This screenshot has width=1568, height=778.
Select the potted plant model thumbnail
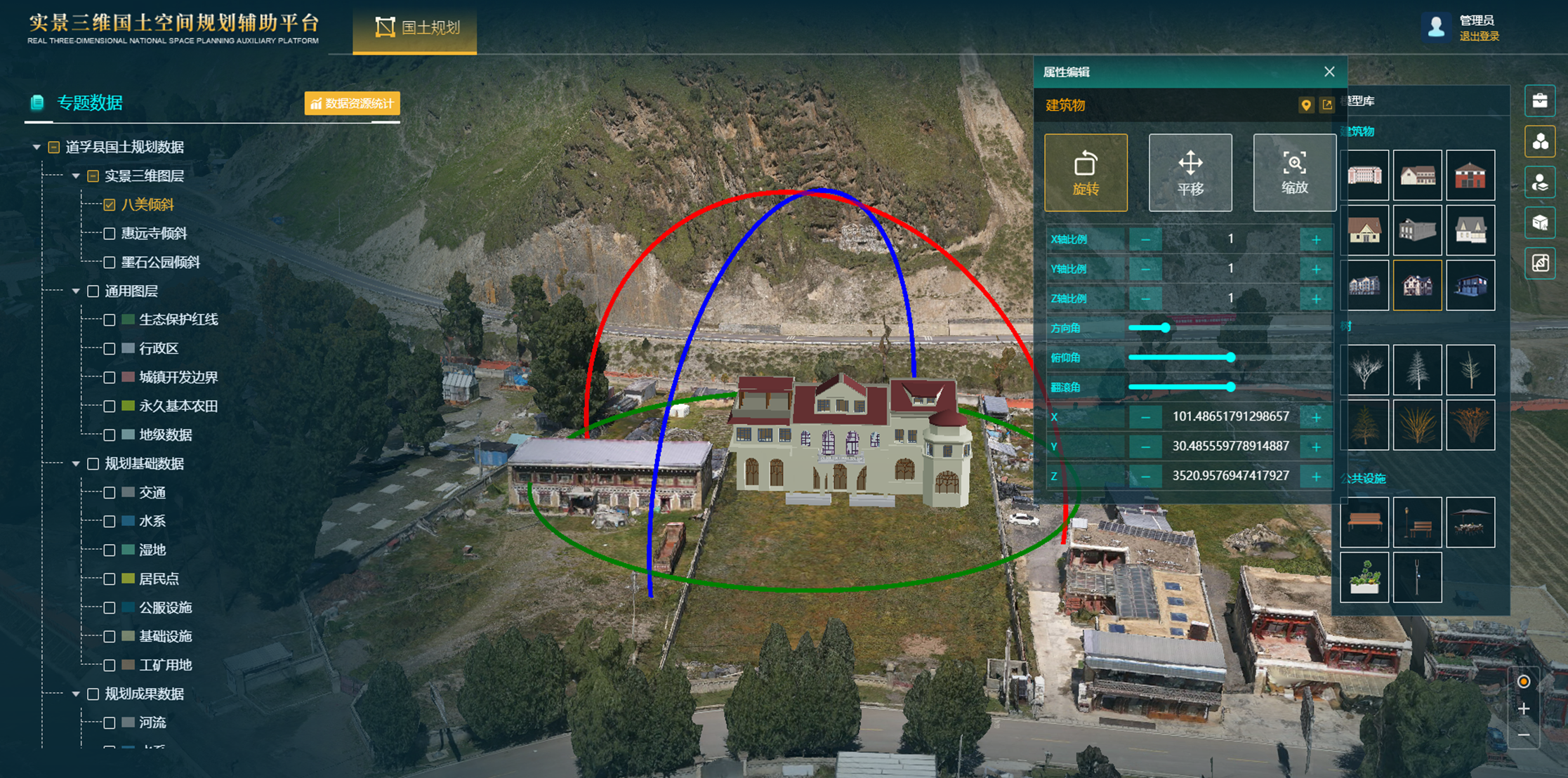tap(1364, 577)
